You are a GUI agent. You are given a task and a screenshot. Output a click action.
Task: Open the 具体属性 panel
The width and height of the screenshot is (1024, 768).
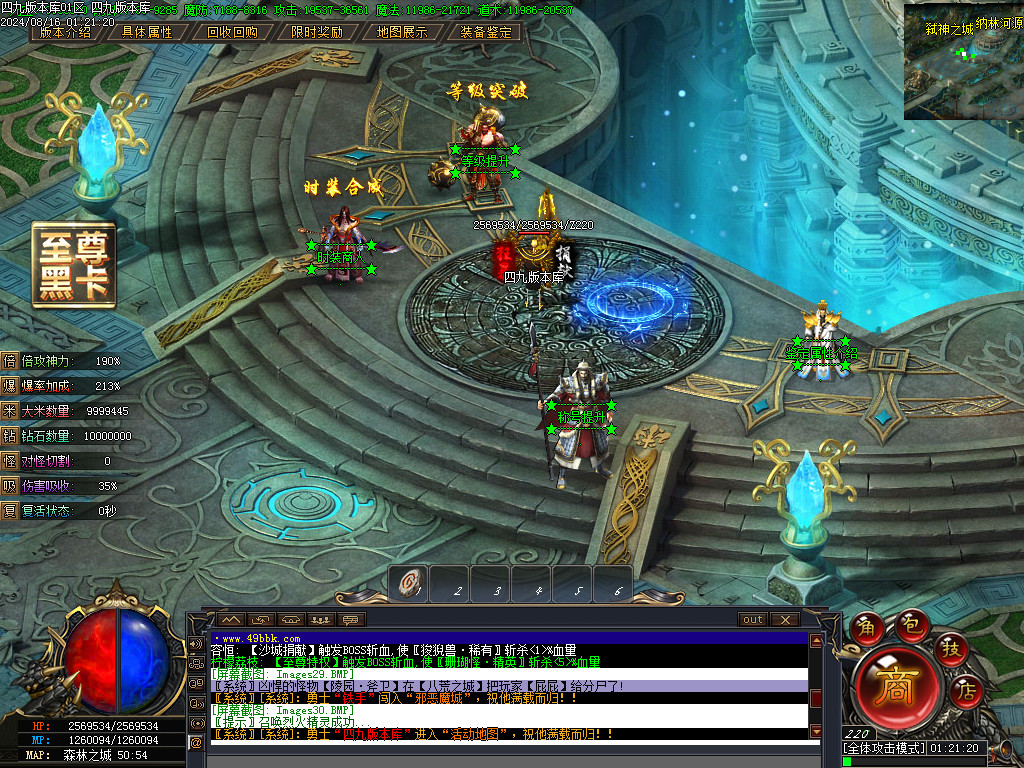tap(147, 32)
